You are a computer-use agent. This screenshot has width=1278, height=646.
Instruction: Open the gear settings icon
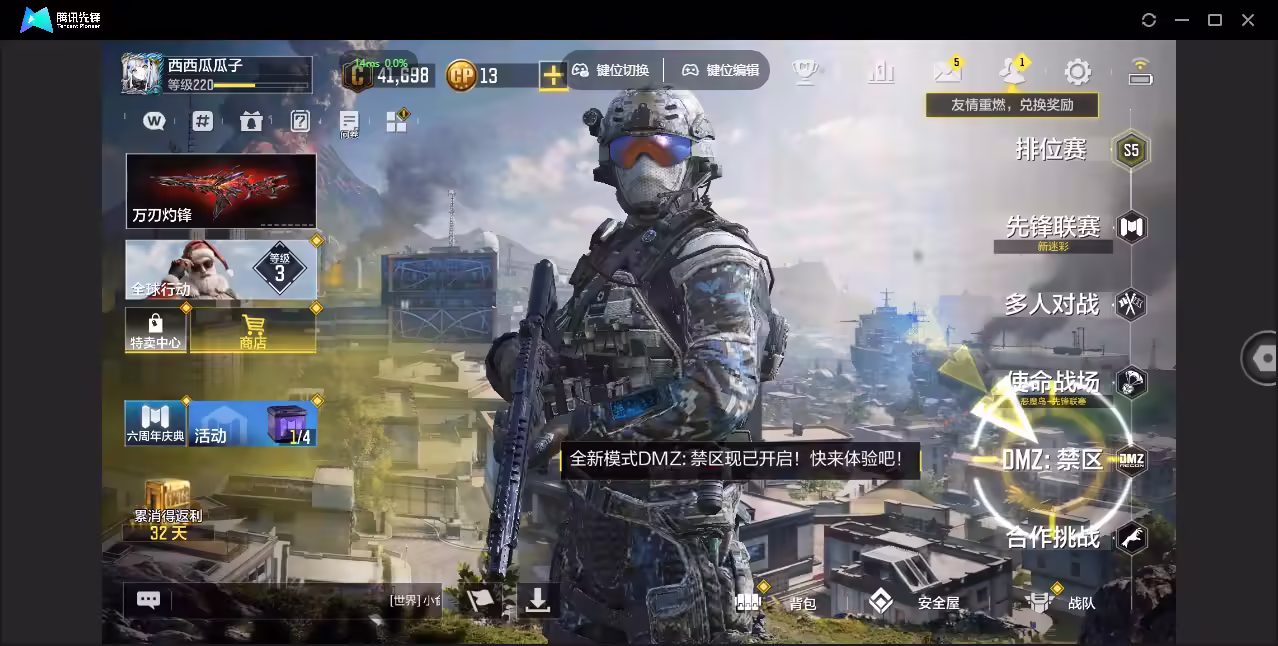(x=1077, y=71)
